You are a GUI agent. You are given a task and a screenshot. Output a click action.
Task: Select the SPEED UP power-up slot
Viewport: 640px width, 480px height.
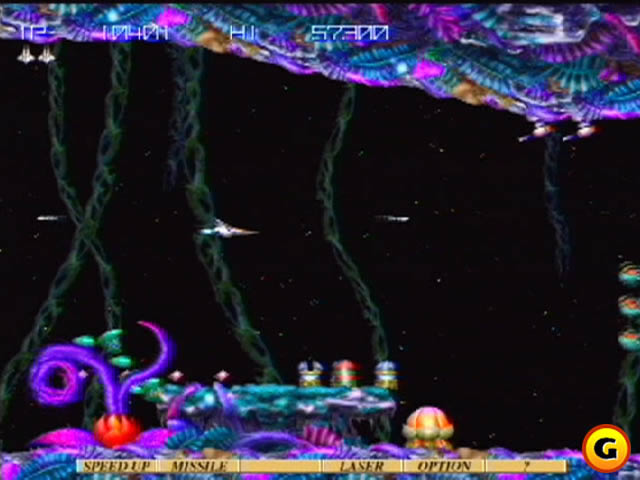pos(116,466)
